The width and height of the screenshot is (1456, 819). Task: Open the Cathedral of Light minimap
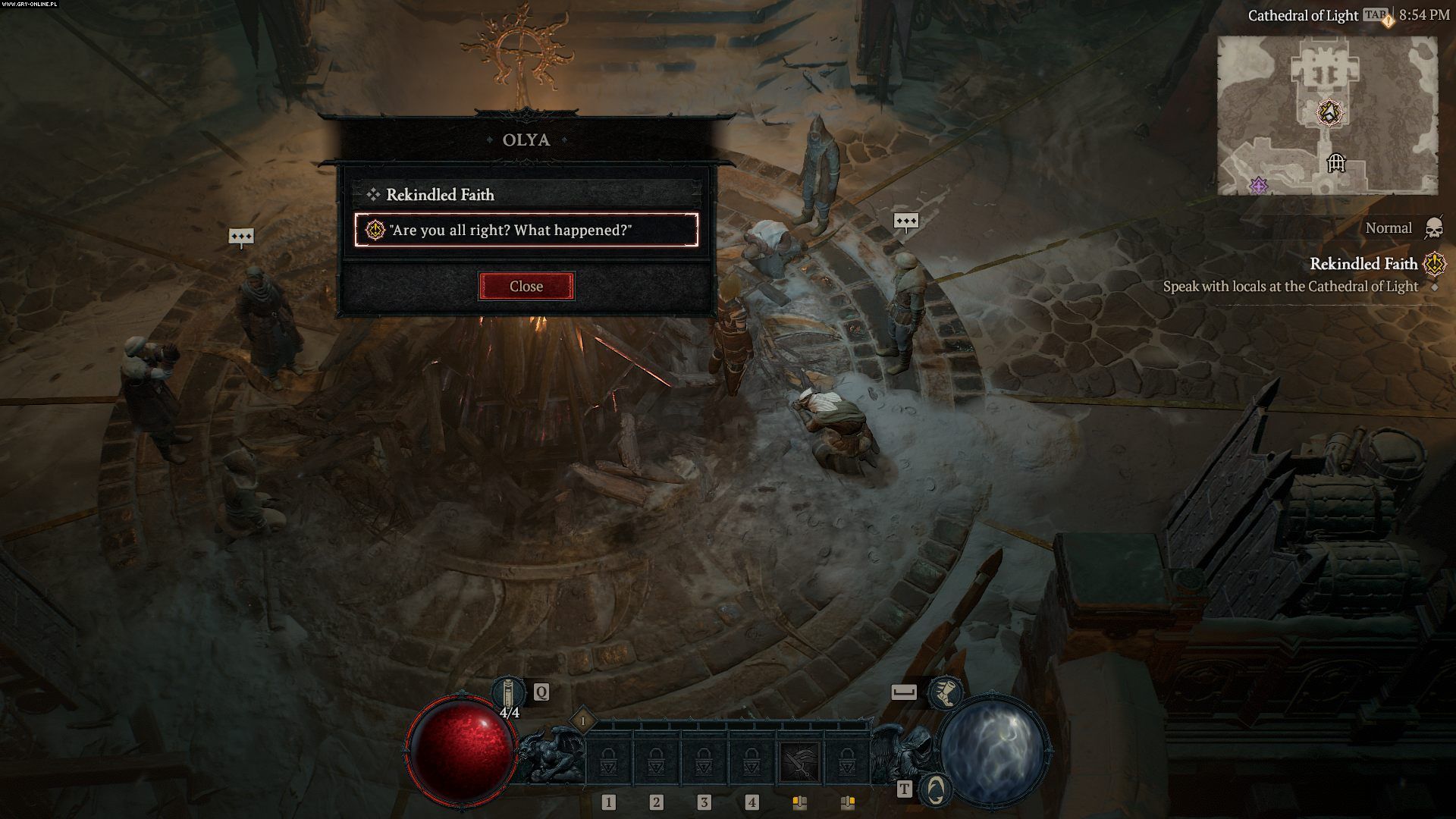[x=1327, y=115]
